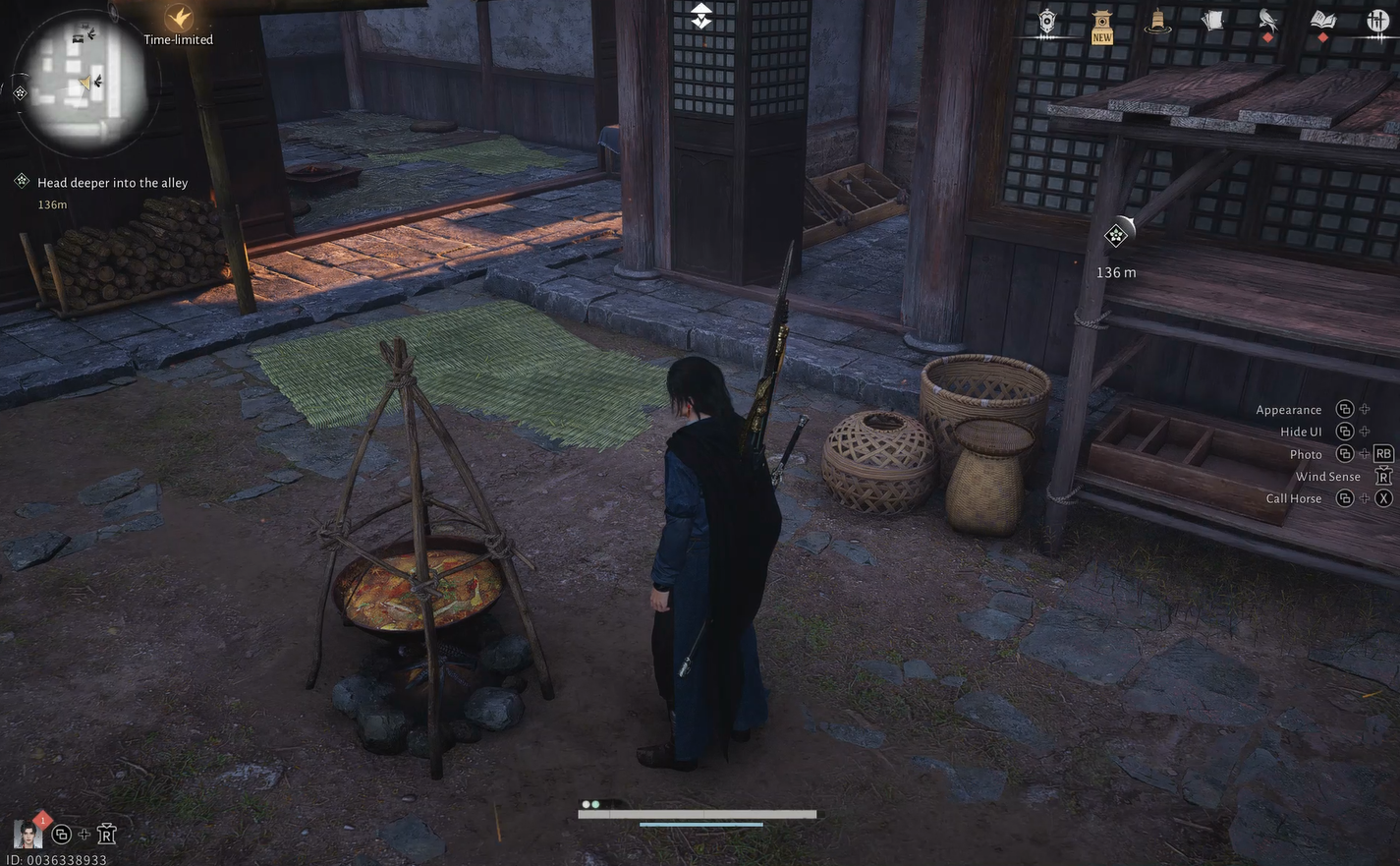Open the bird messenger icon
This screenshot has width=1400, height=866.
pos(1267,22)
